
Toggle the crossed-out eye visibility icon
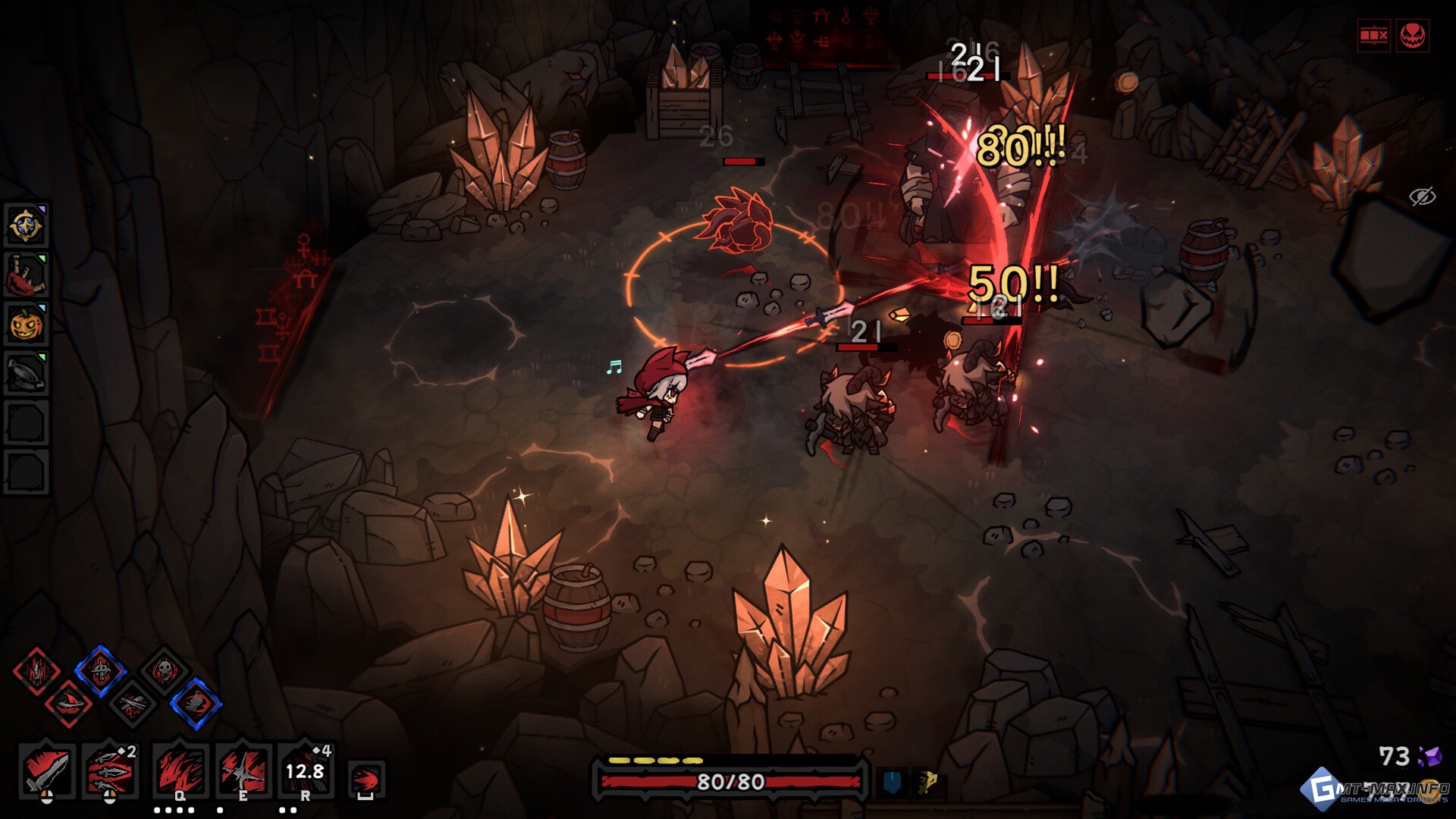click(1422, 196)
